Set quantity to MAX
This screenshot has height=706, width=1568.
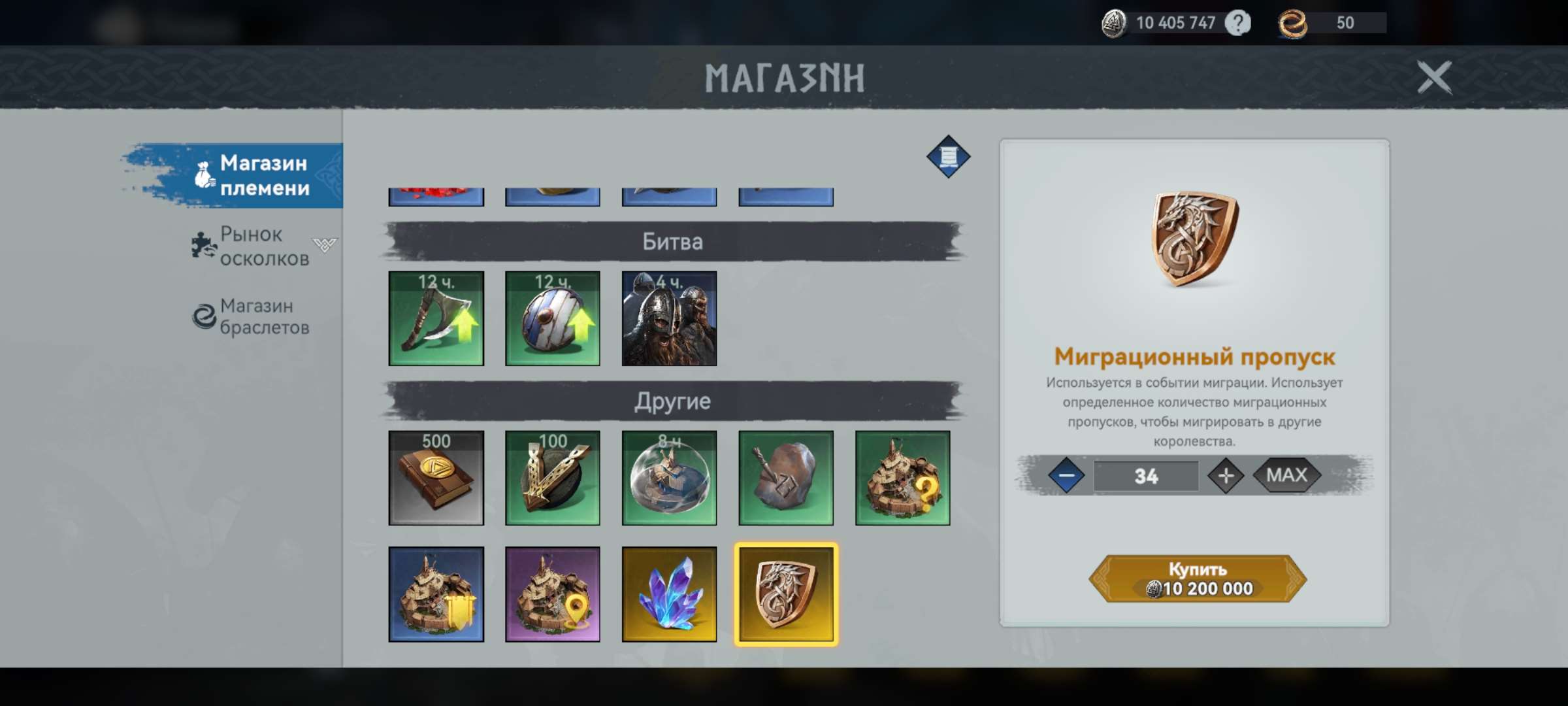(x=1286, y=475)
